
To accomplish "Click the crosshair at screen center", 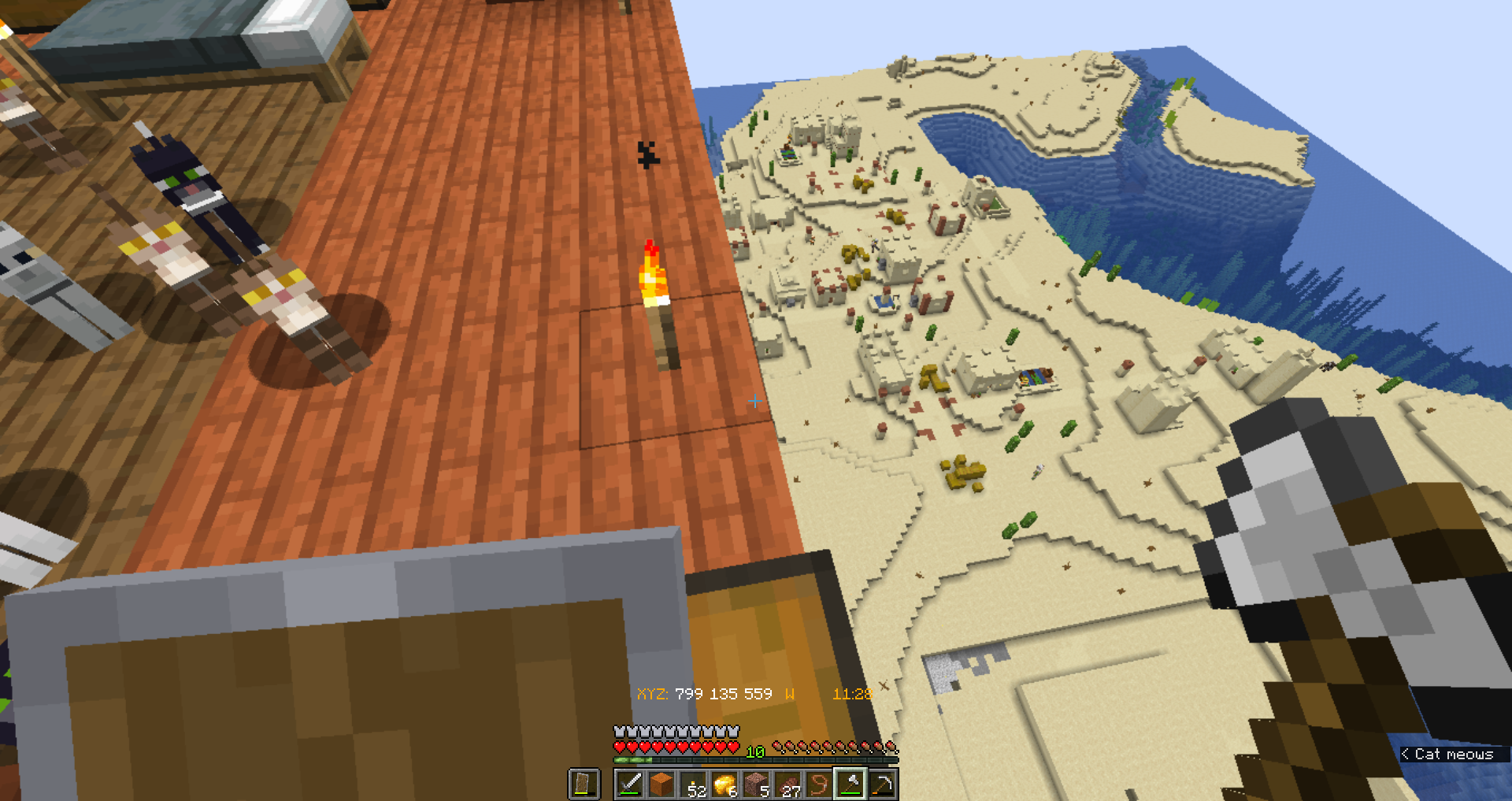I will tap(755, 402).
